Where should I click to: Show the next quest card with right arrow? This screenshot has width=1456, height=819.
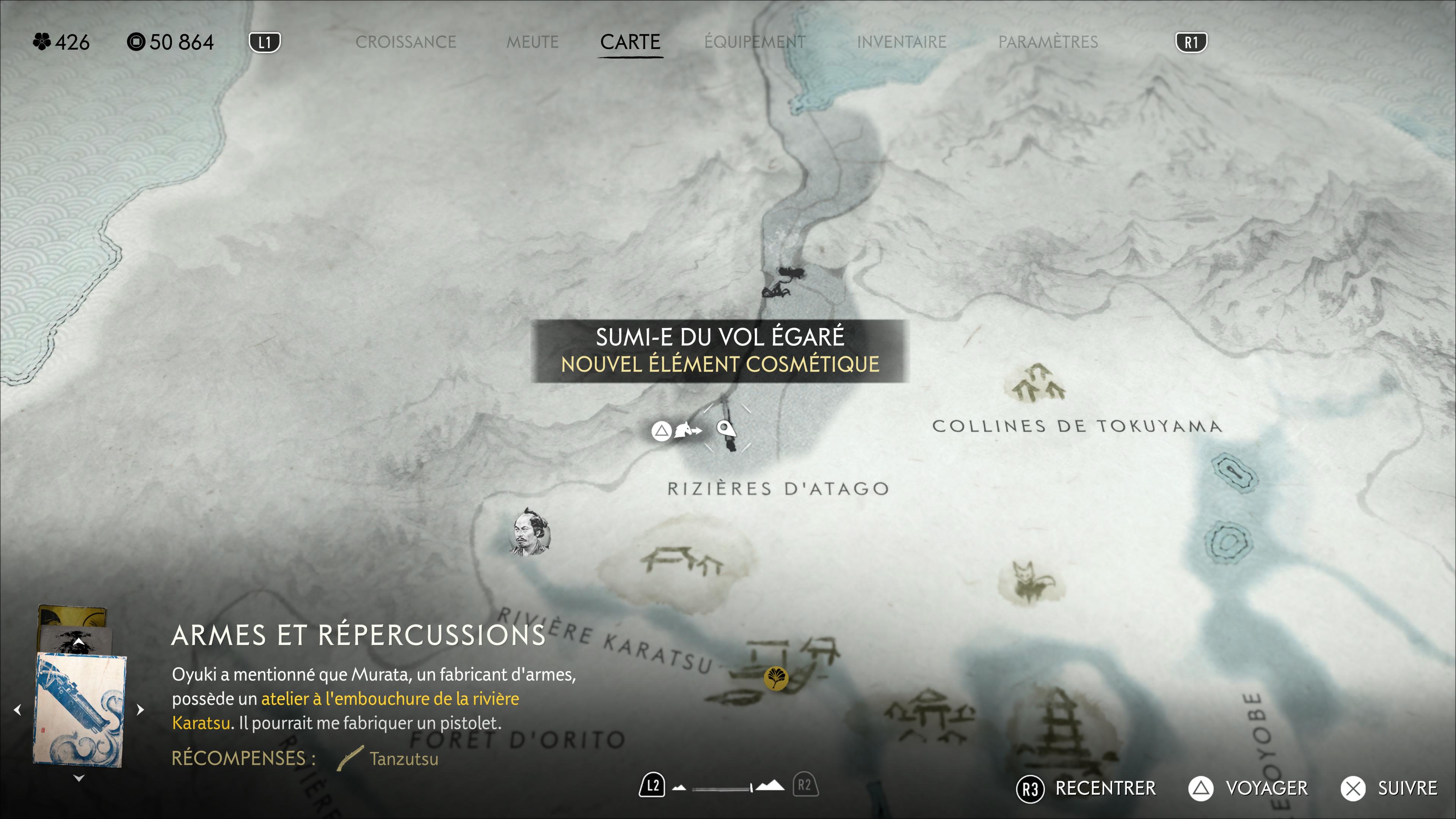pos(141,709)
